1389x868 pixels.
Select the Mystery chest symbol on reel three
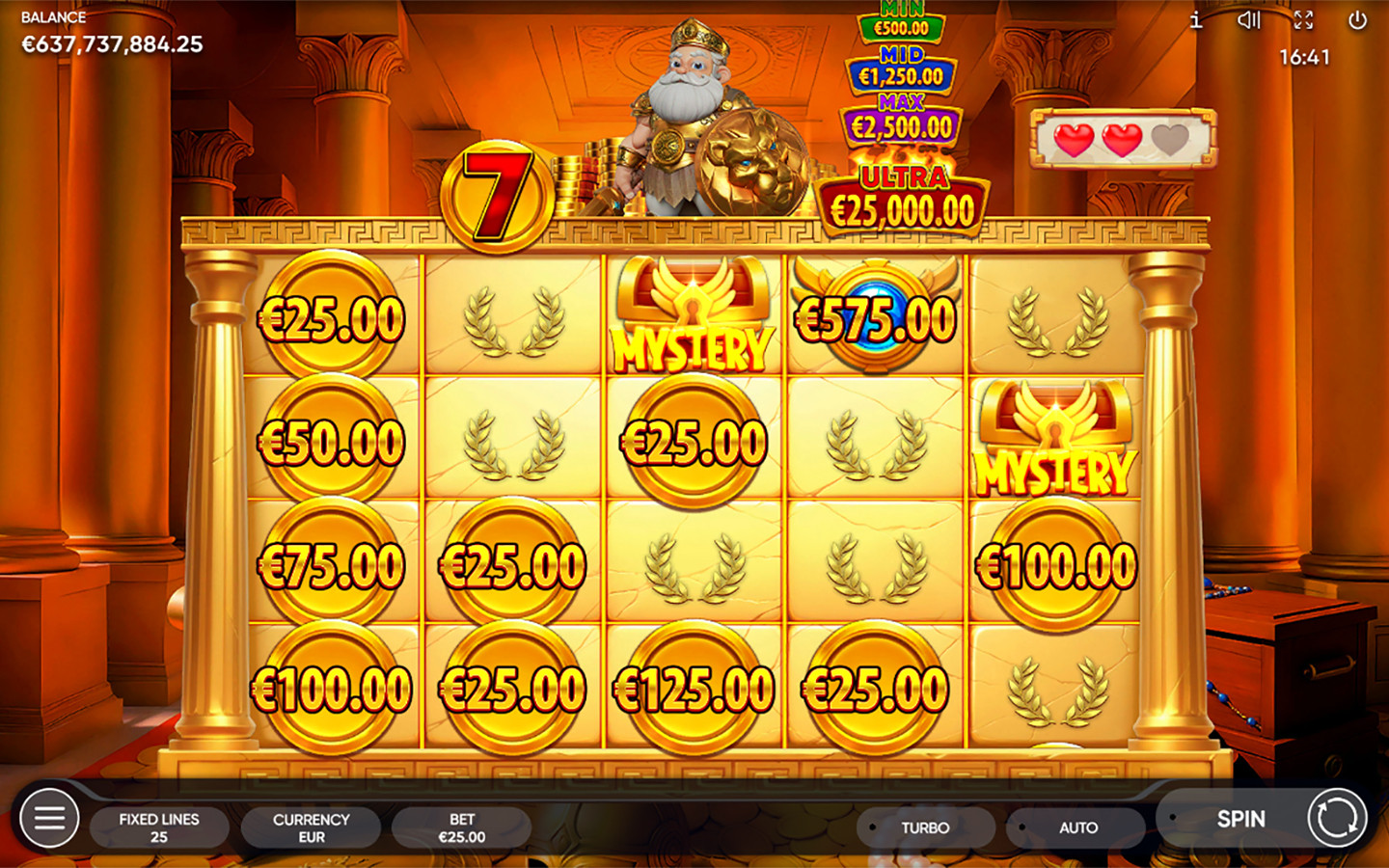(693, 313)
